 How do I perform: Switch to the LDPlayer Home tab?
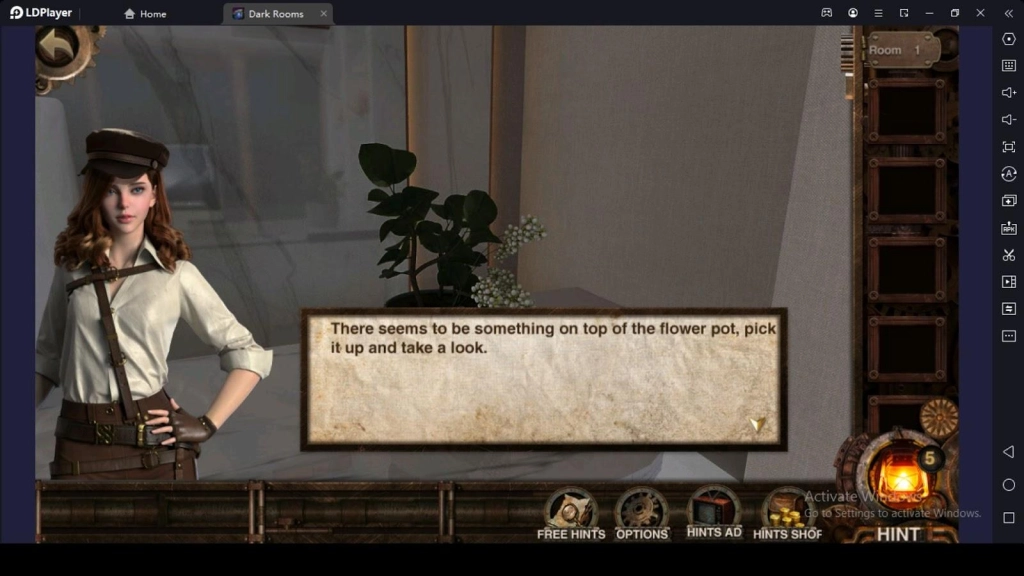click(145, 14)
